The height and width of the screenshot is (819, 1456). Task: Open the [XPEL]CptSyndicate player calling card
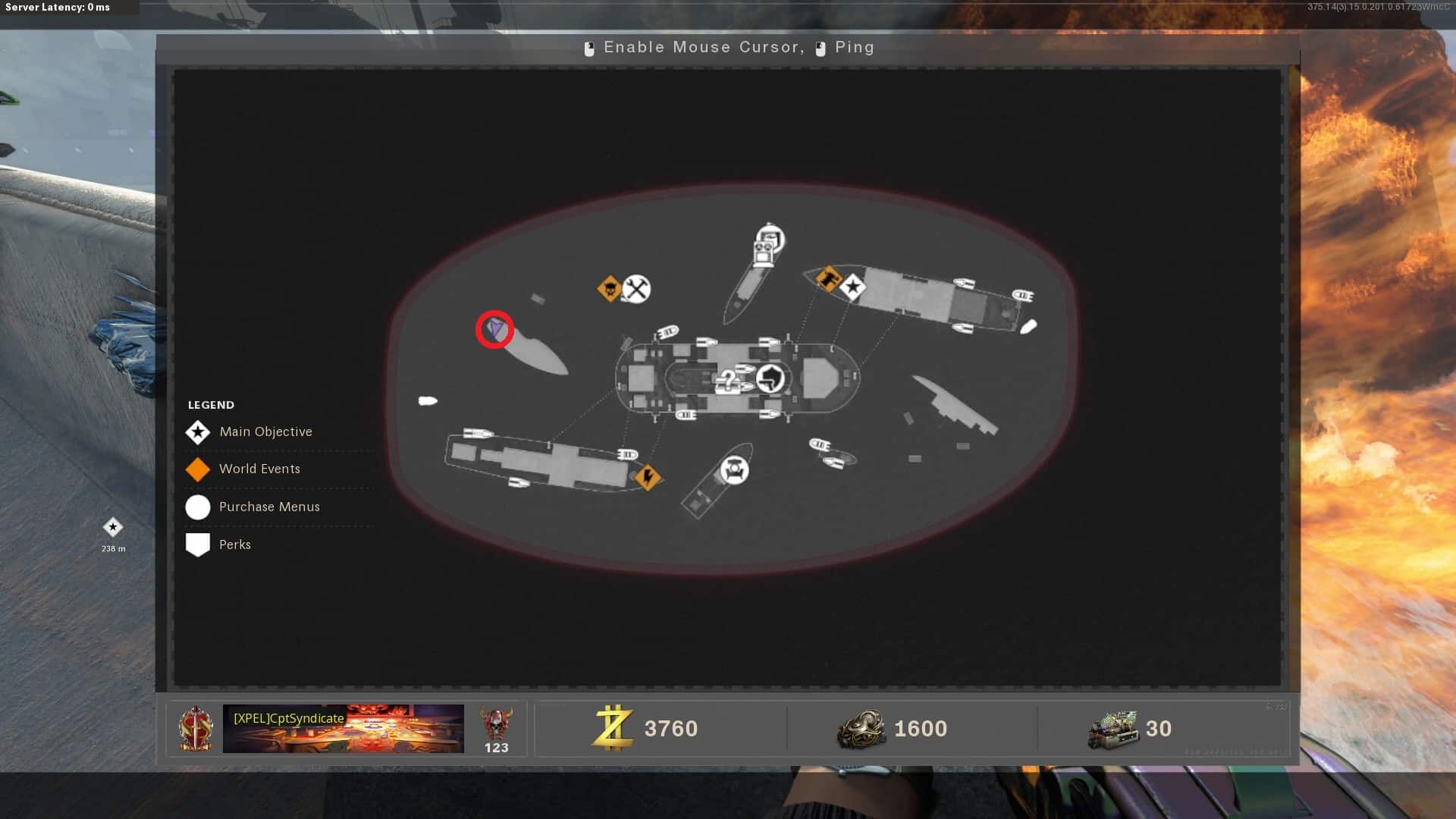click(x=343, y=729)
